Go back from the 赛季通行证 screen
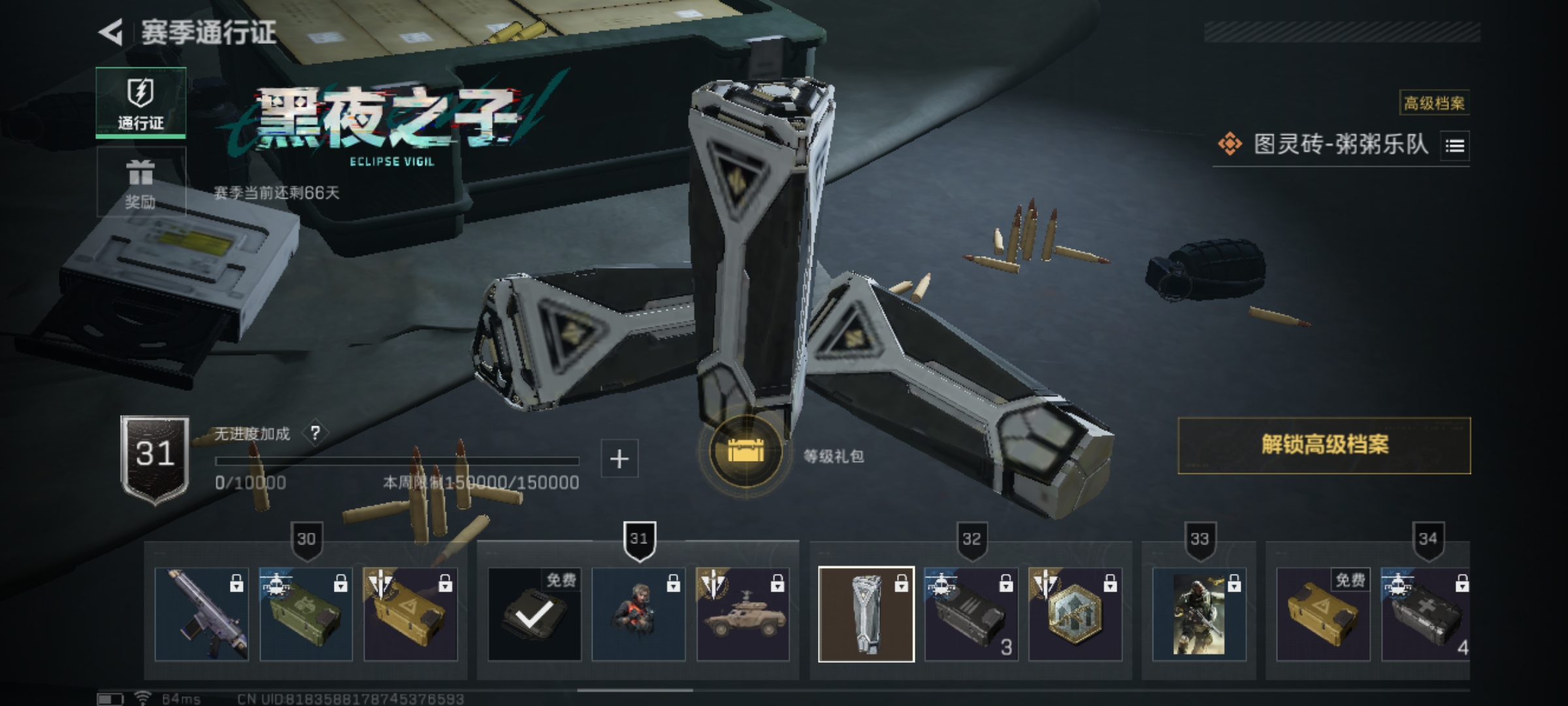Viewport: 1568px width, 706px height. (x=111, y=33)
